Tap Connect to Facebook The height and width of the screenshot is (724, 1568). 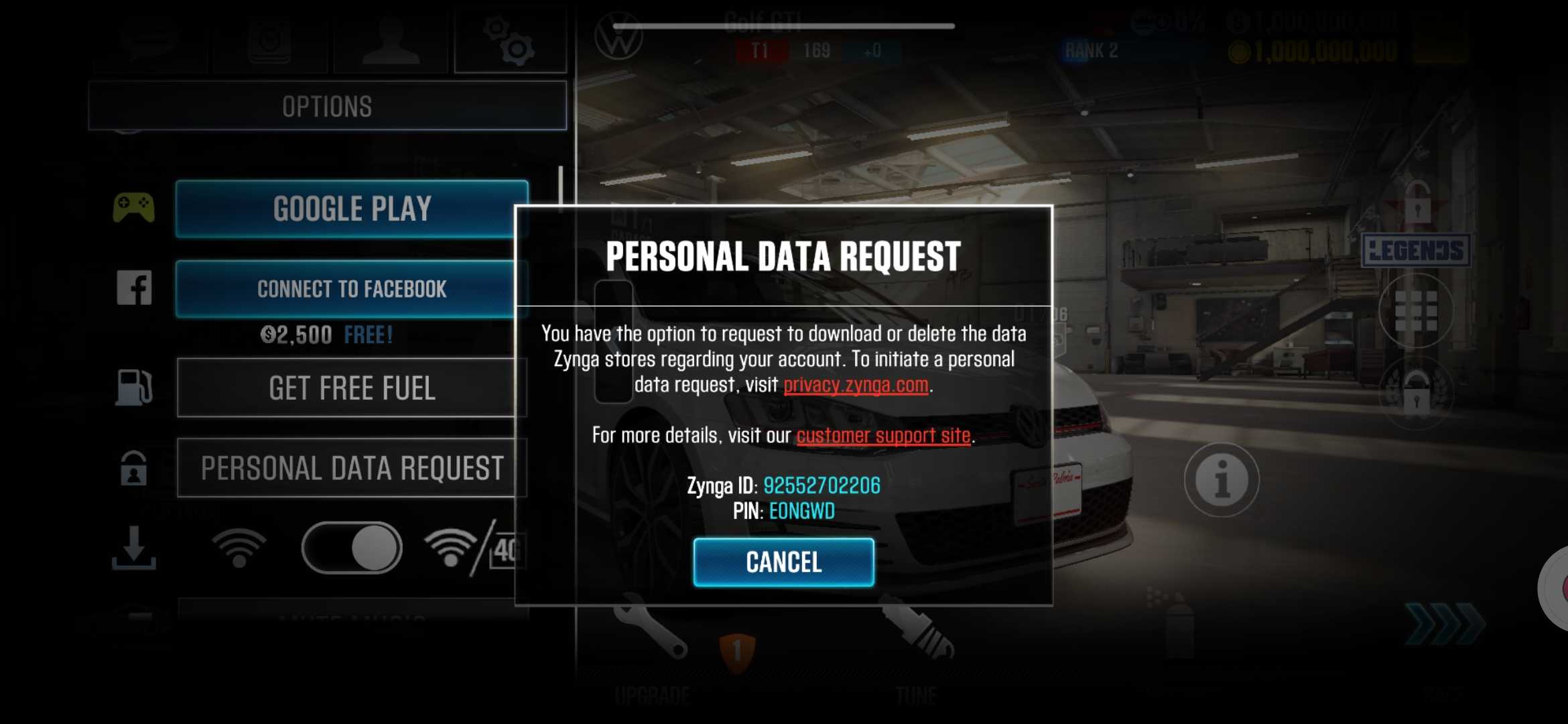click(x=351, y=289)
